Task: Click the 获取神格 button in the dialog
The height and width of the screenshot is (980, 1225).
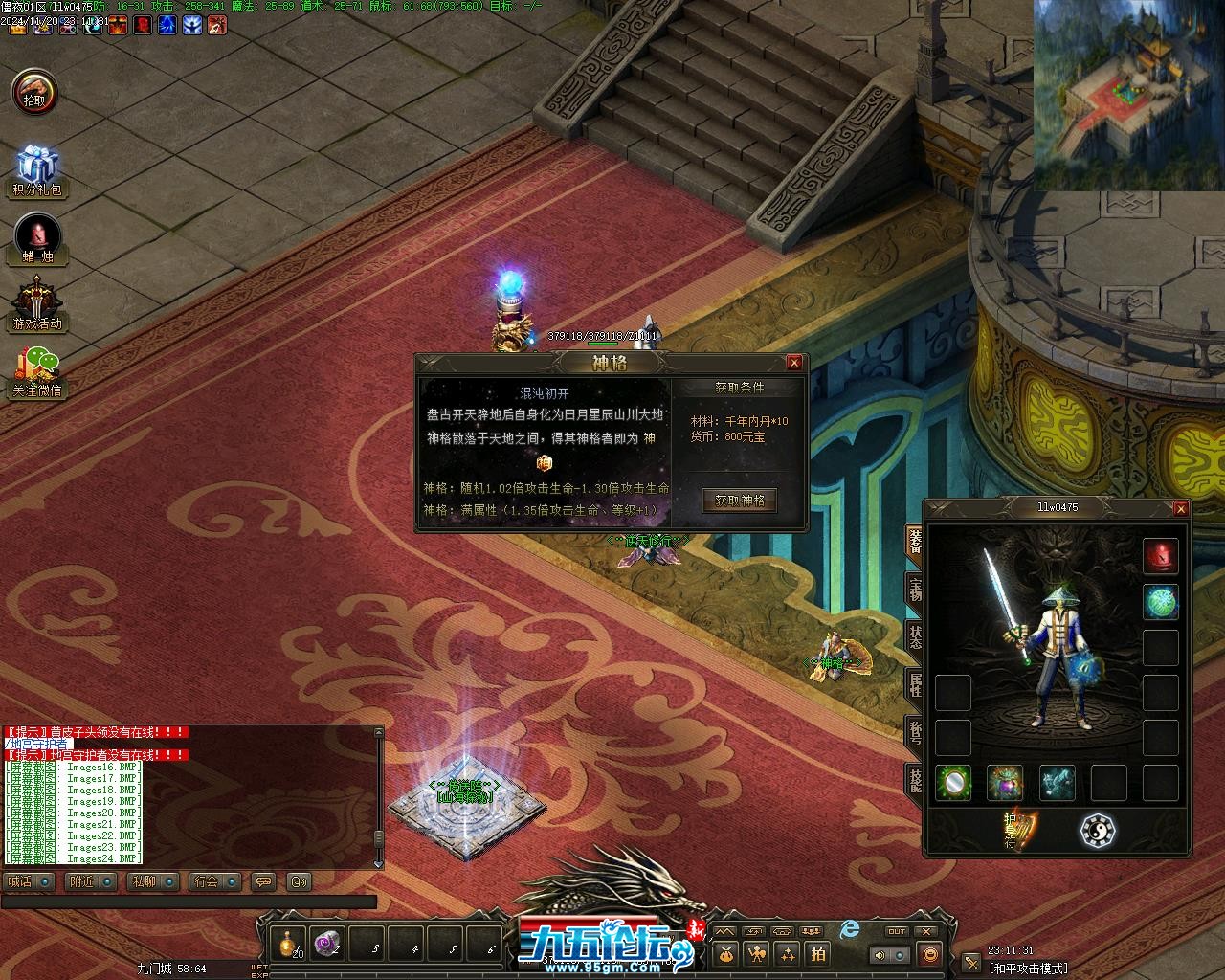Action: 740,501
